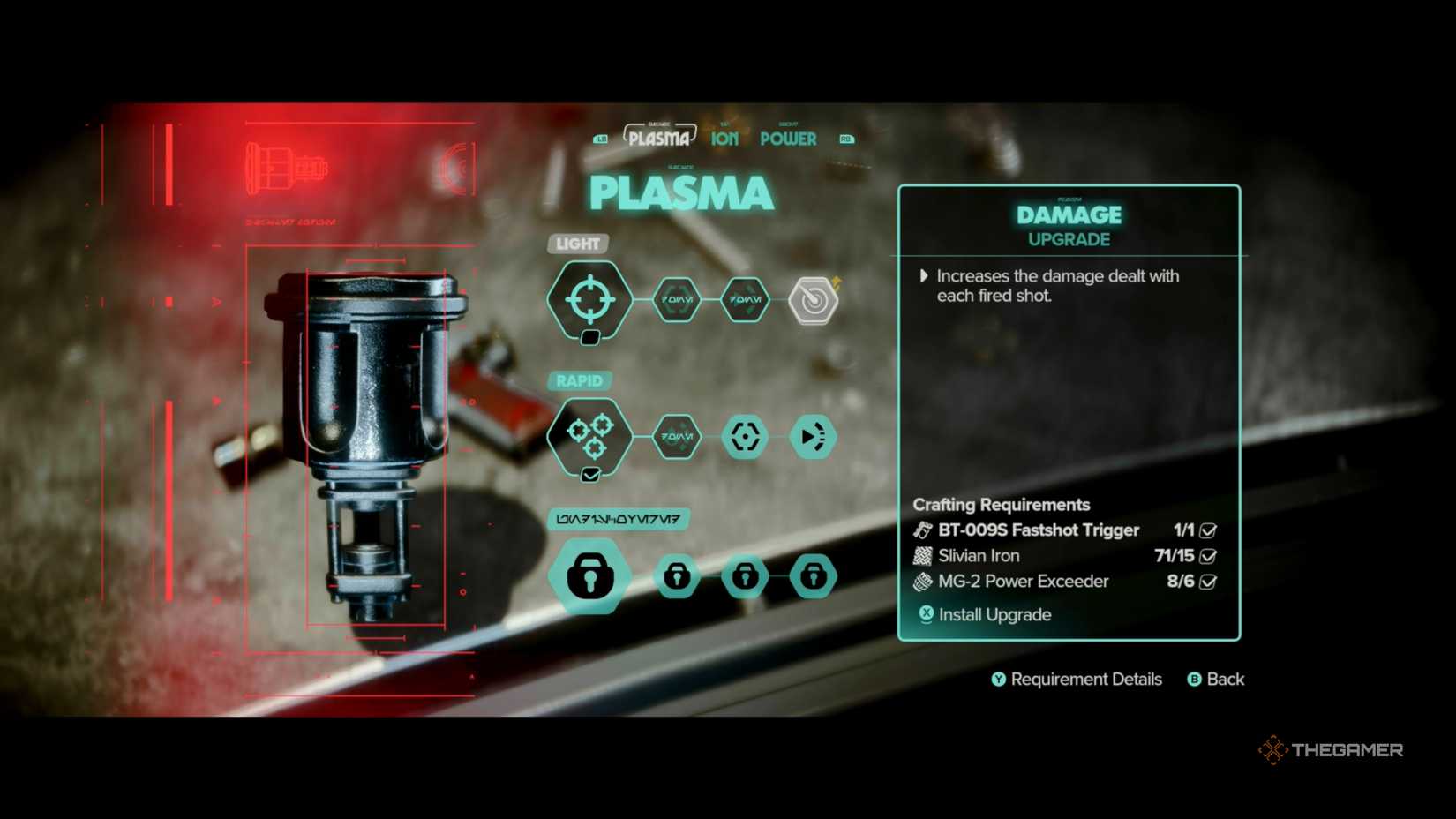Switch to the ION weapon tab
This screenshot has width=1456, height=819.
coord(724,139)
